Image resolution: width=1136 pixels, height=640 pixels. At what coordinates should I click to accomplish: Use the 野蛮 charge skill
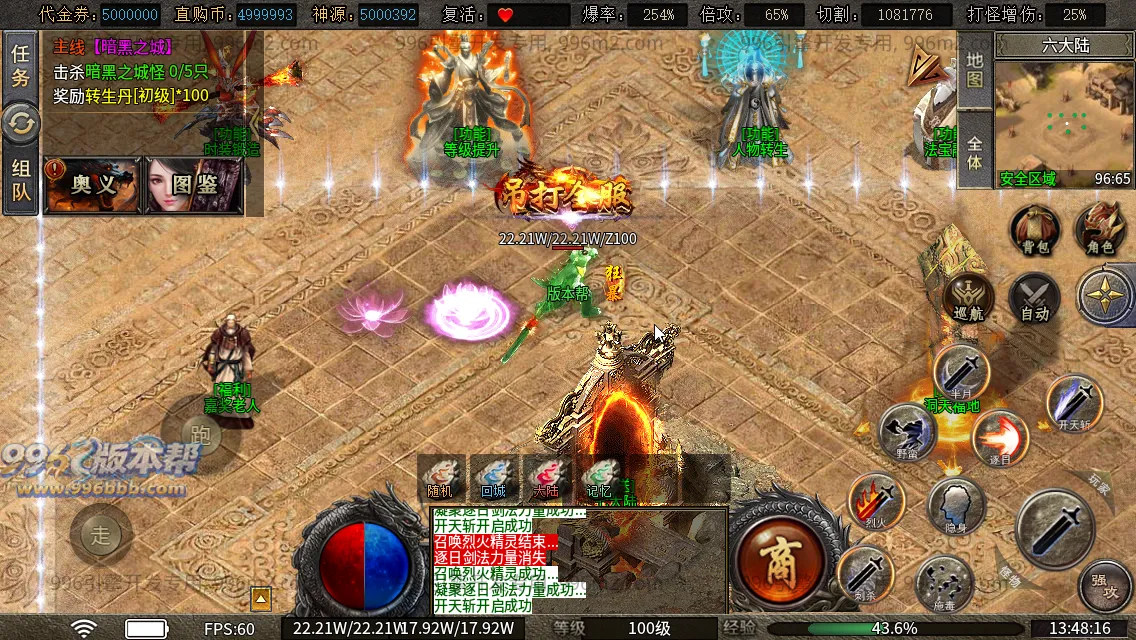click(907, 432)
